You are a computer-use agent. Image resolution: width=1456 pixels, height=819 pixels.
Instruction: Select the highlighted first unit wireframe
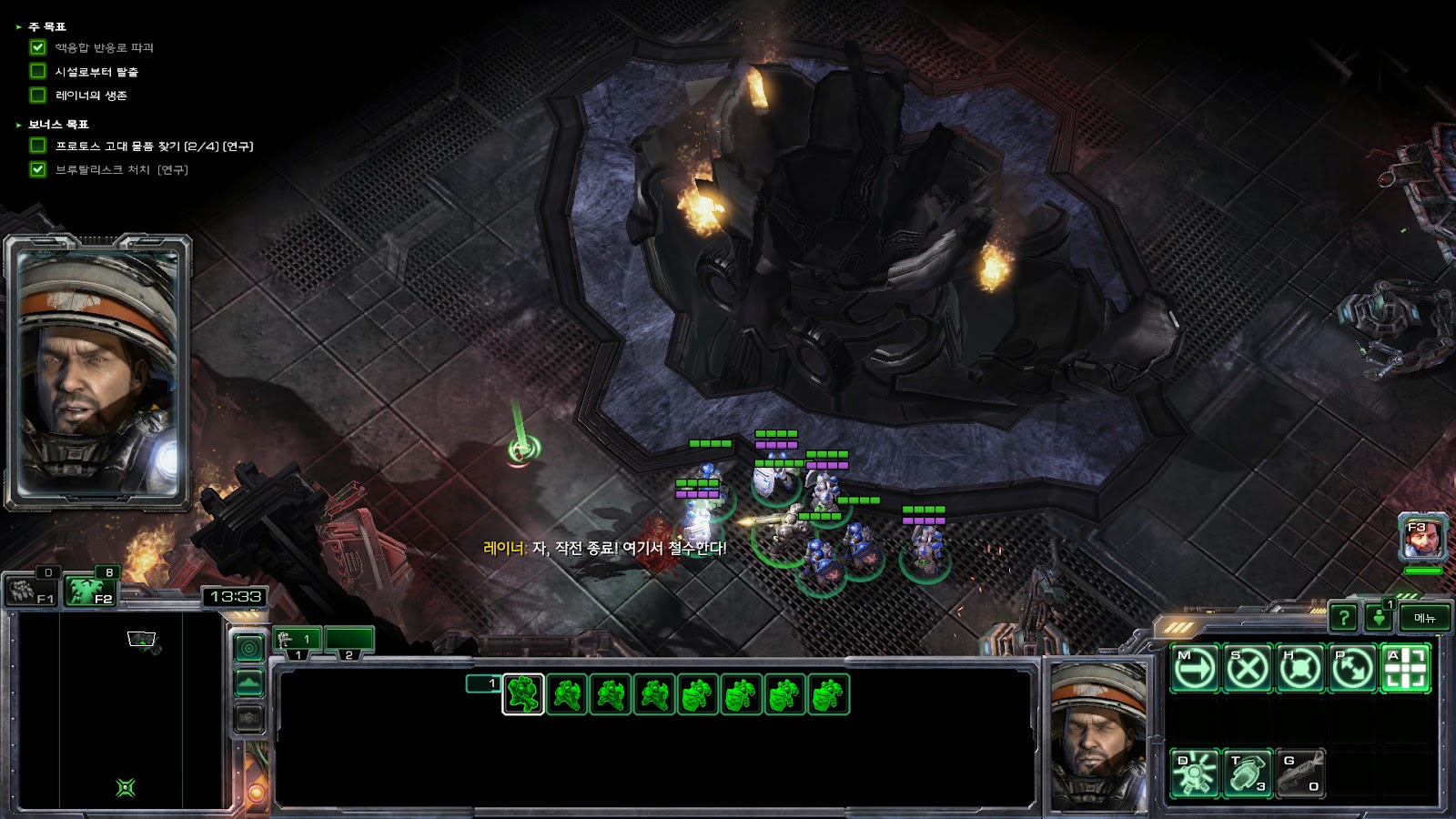523,695
